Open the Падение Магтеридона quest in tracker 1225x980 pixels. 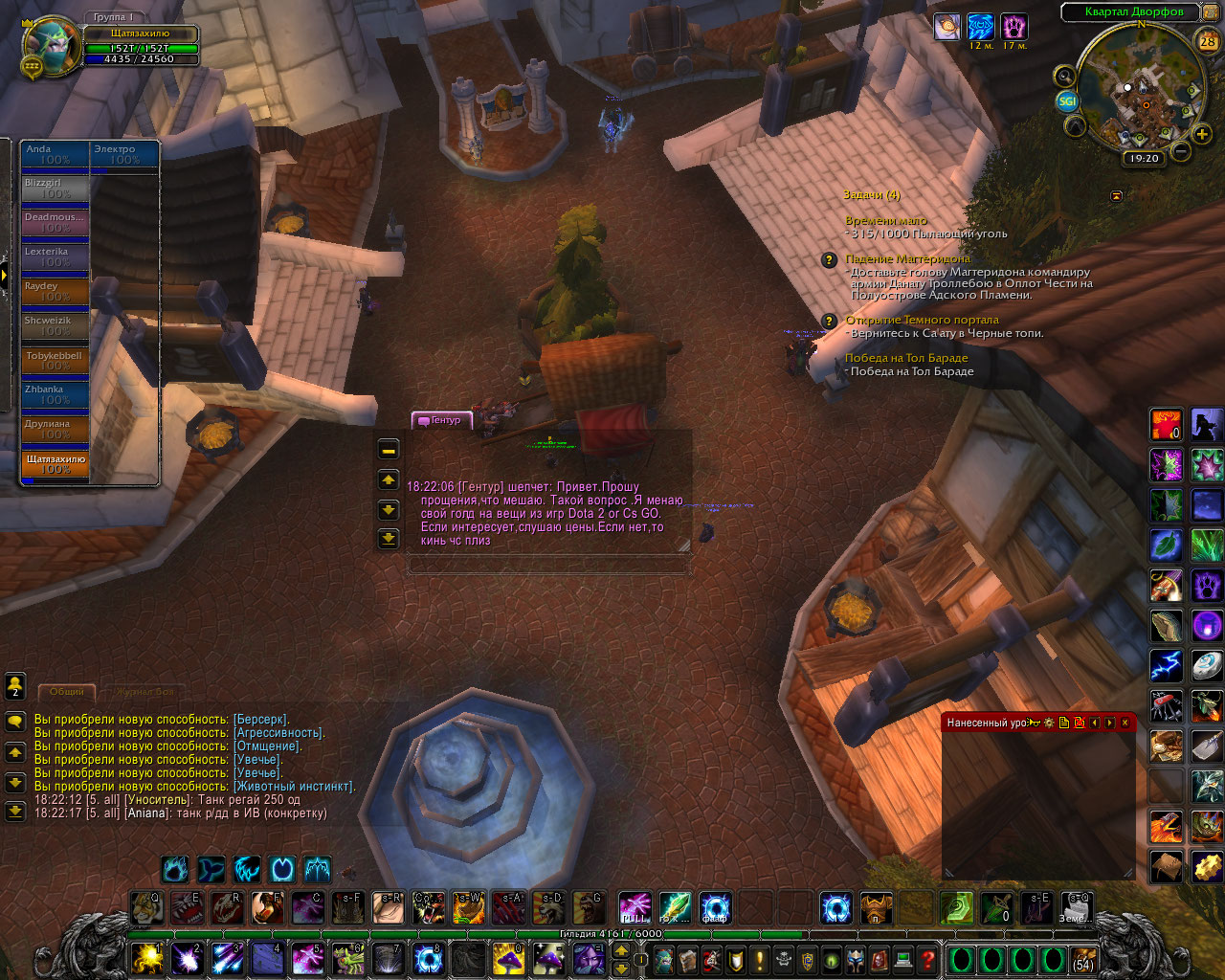coord(906,258)
